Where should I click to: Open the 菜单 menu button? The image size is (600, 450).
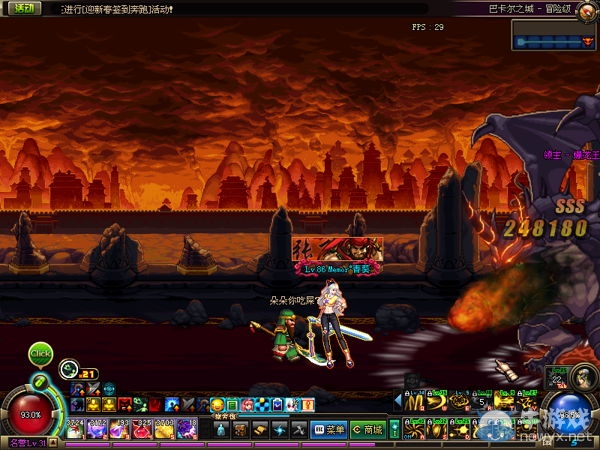[329, 430]
